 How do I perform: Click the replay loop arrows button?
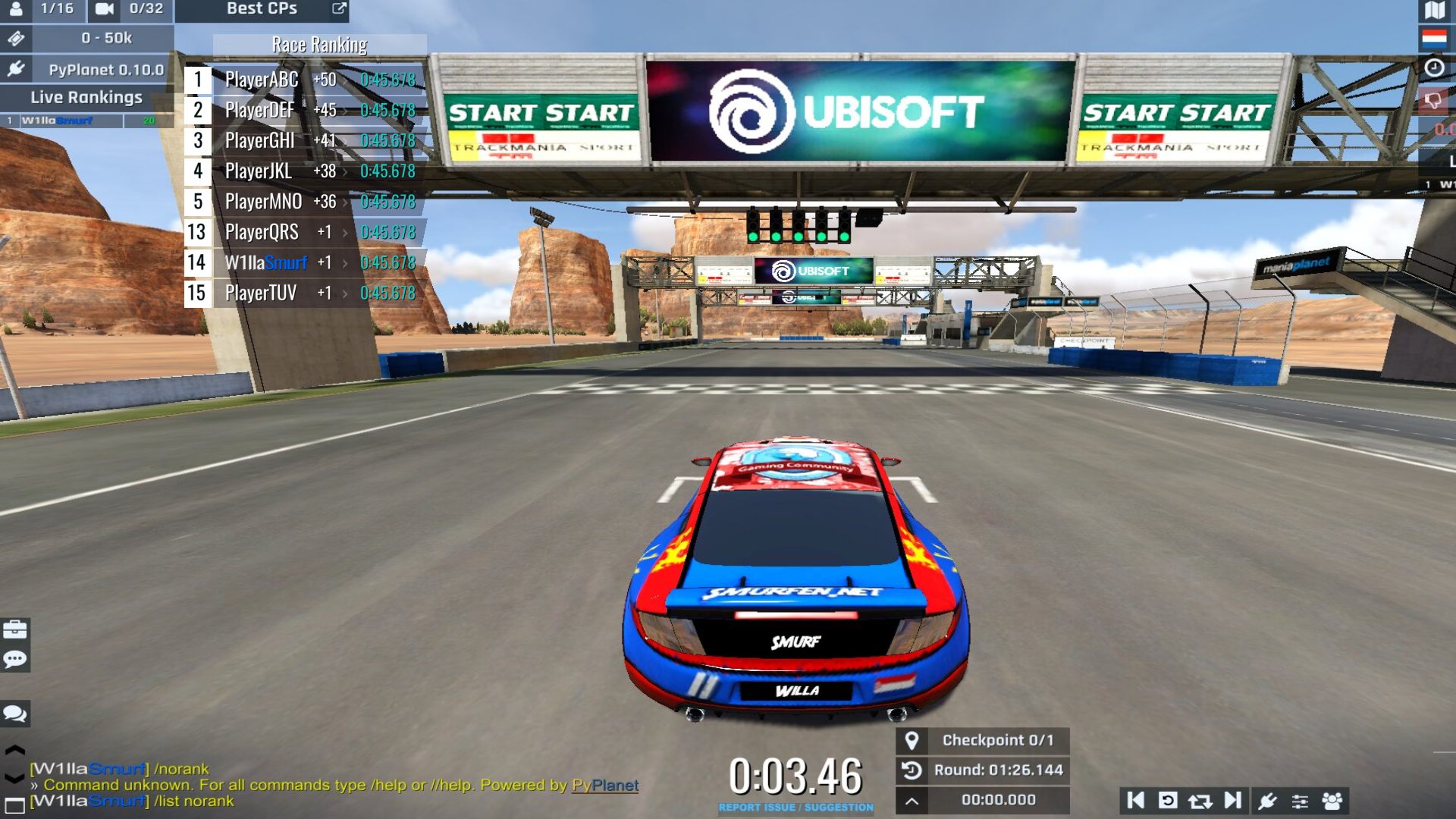tap(1200, 801)
